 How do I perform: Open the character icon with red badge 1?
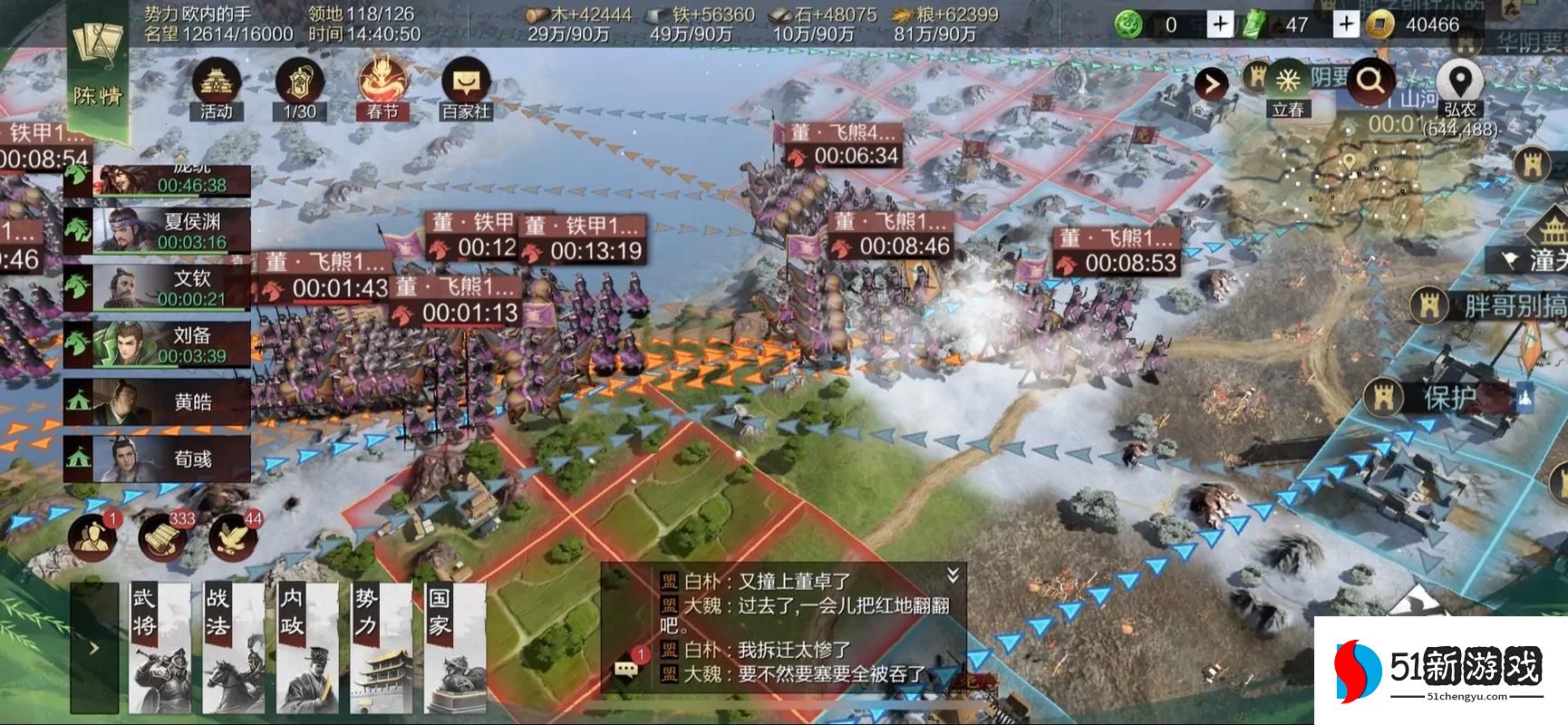point(94,536)
